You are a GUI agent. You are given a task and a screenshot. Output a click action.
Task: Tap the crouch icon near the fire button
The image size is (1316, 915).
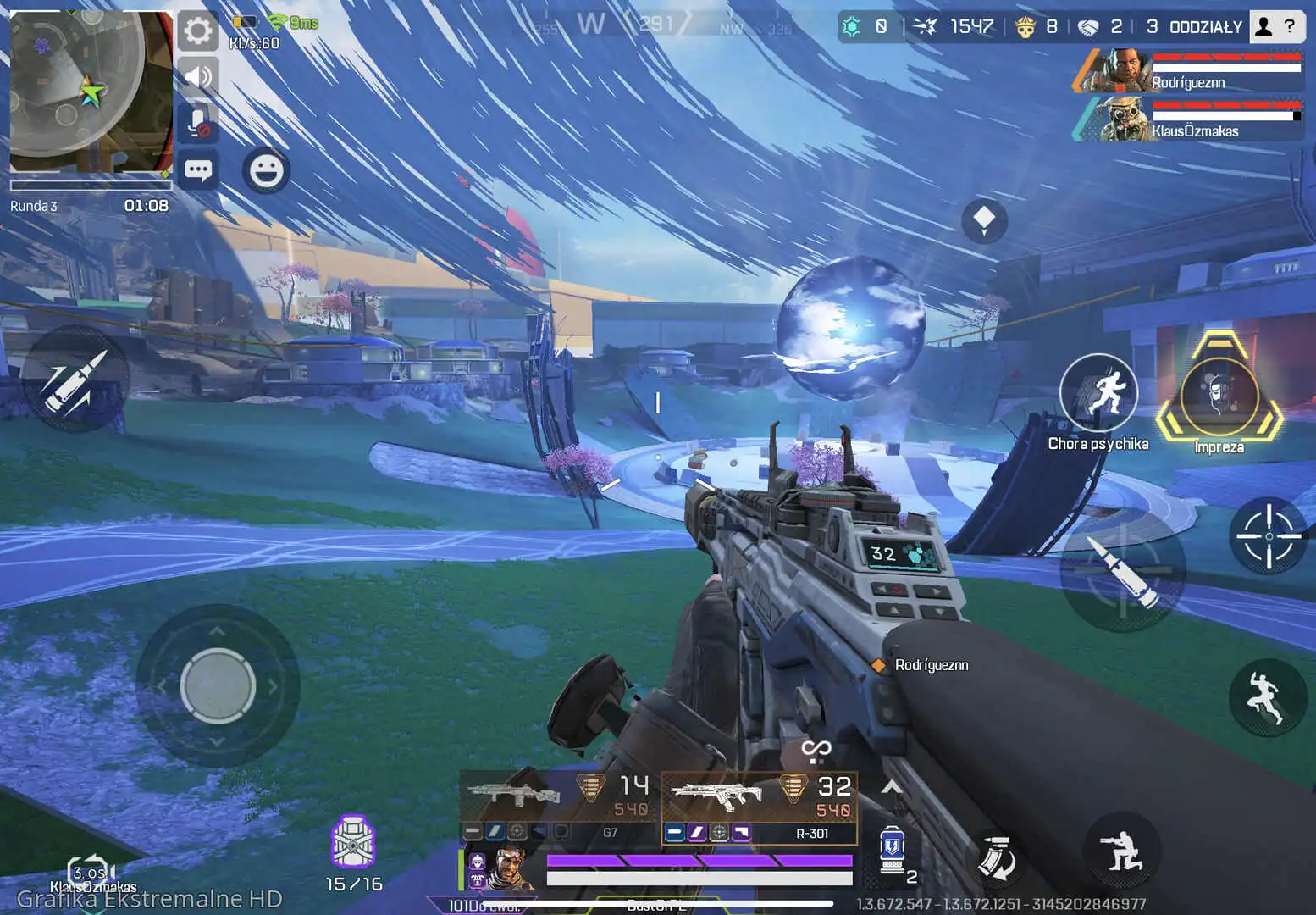coord(1122,850)
